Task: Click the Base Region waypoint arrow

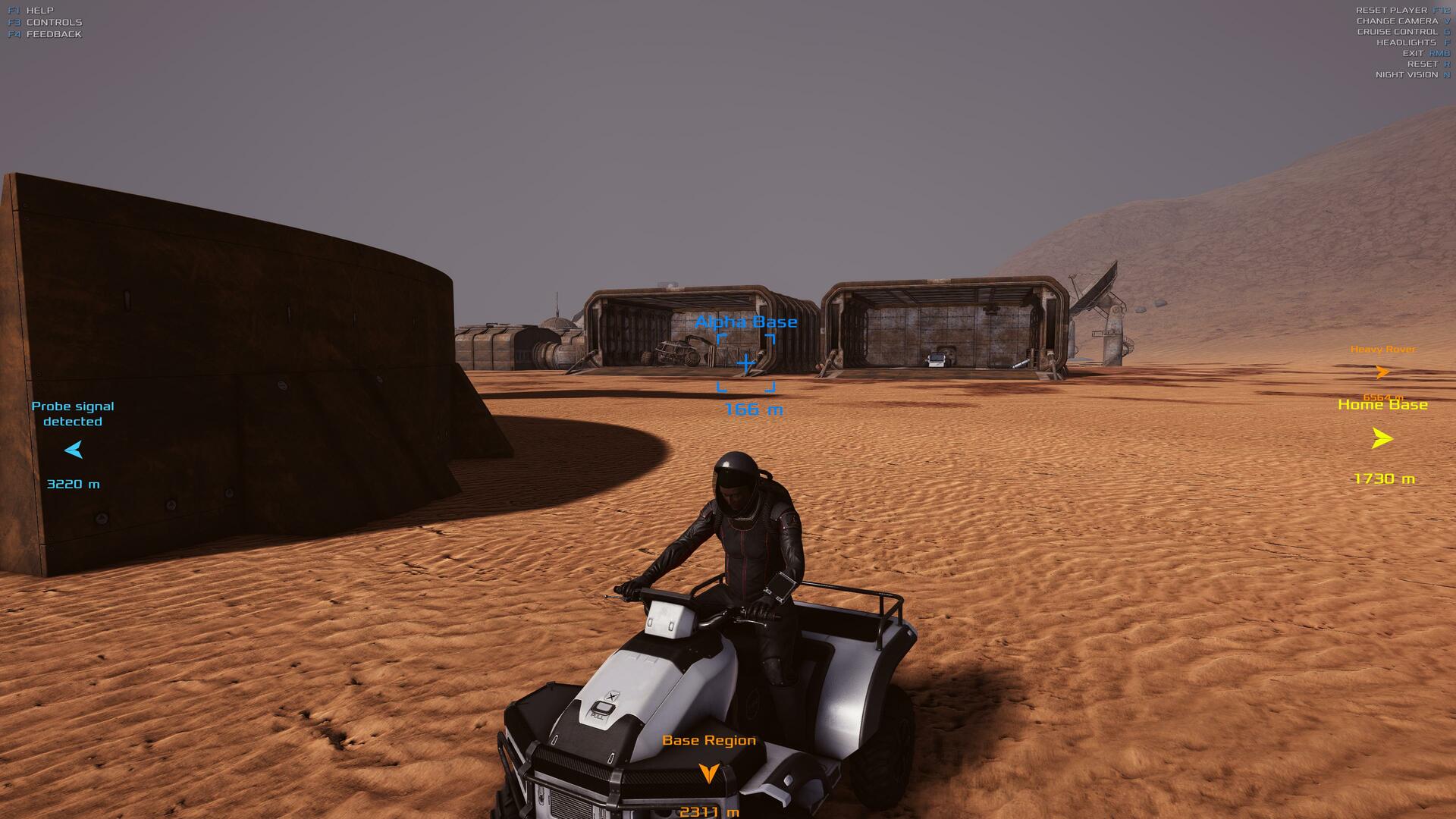Action: (708, 773)
